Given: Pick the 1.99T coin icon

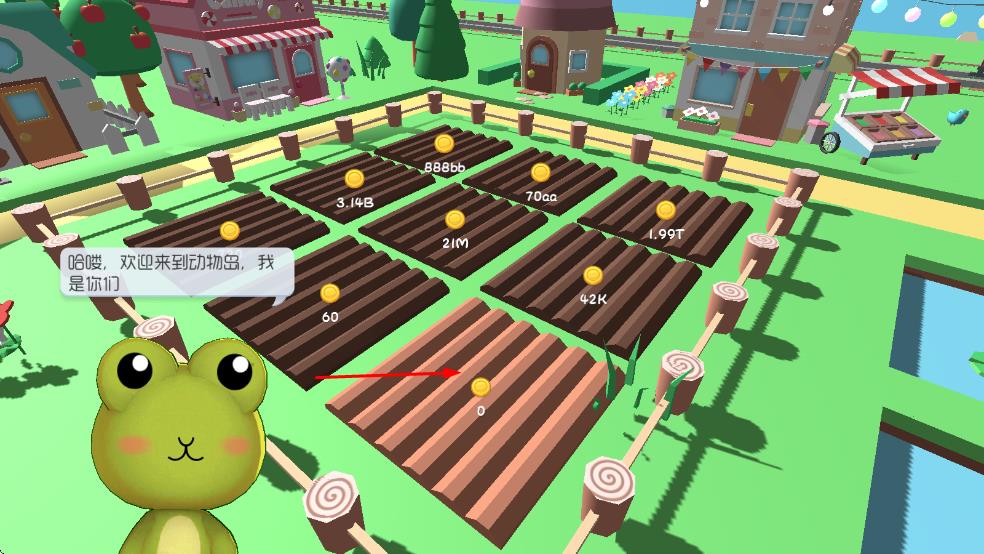Looking at the screenshot, I should click(666, 210).
